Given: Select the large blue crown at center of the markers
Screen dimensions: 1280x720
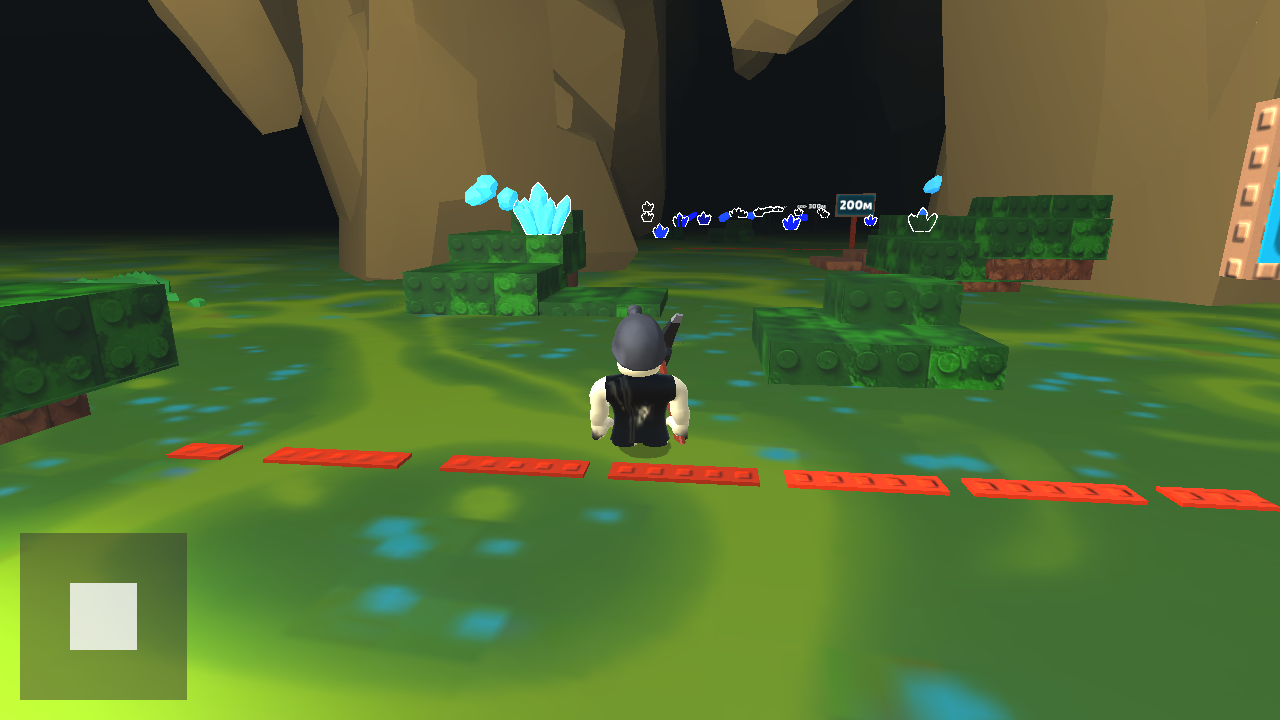Looking at the screenshot, I should pyautogui.click(x=791, y=222).
